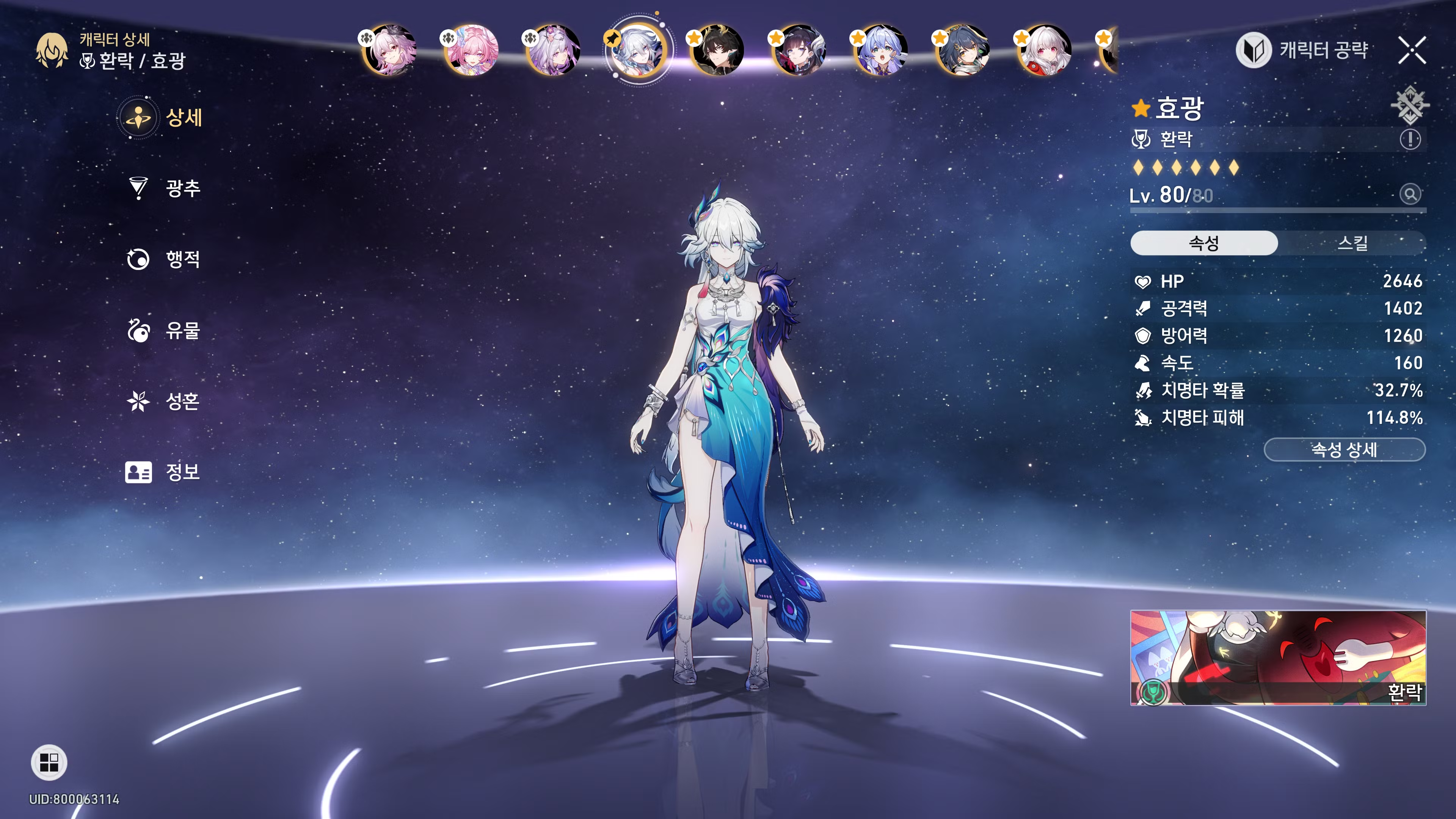Show the 정보 info menu

(164, 472)
